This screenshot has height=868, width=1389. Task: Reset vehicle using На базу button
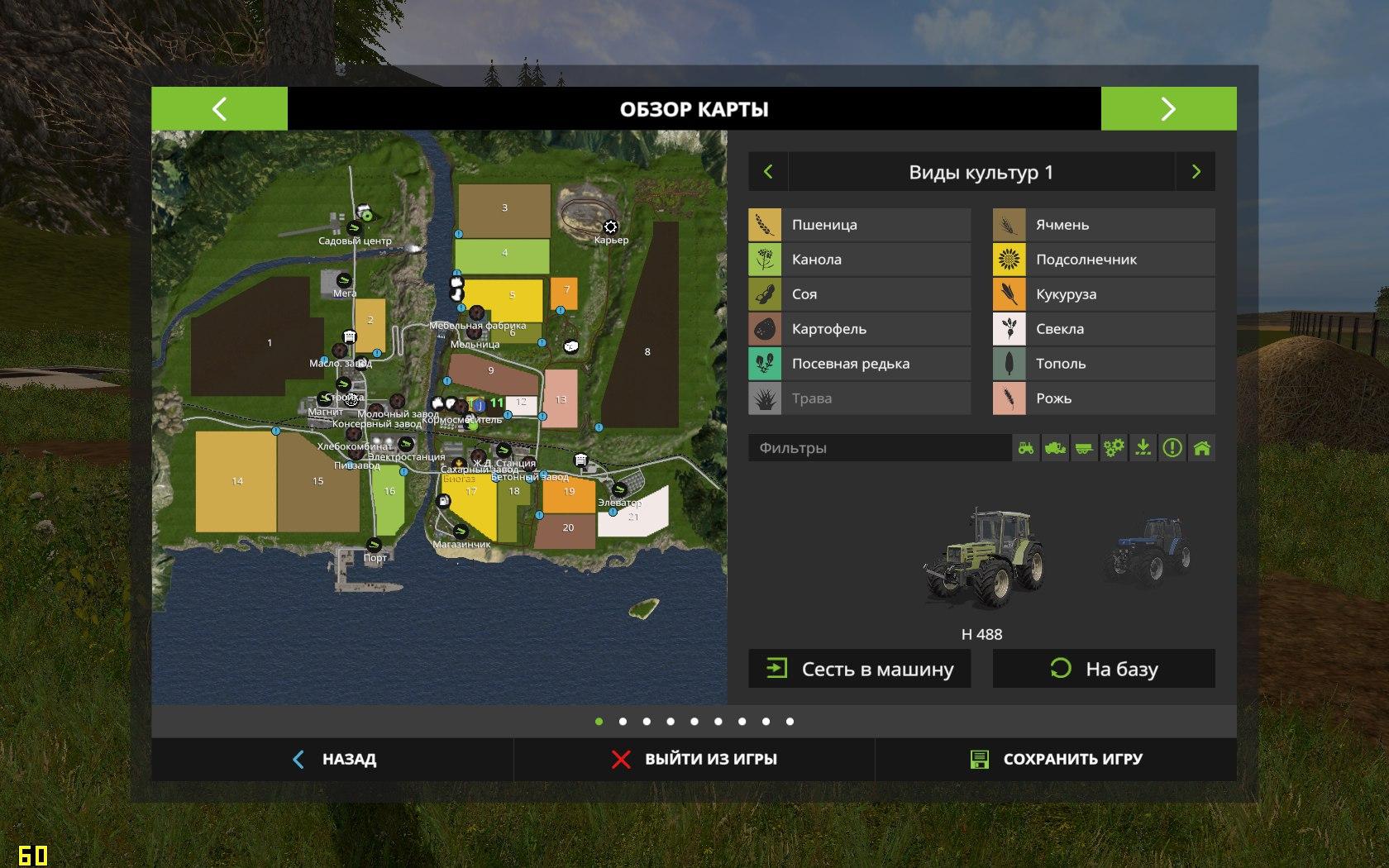[1104, 669]
